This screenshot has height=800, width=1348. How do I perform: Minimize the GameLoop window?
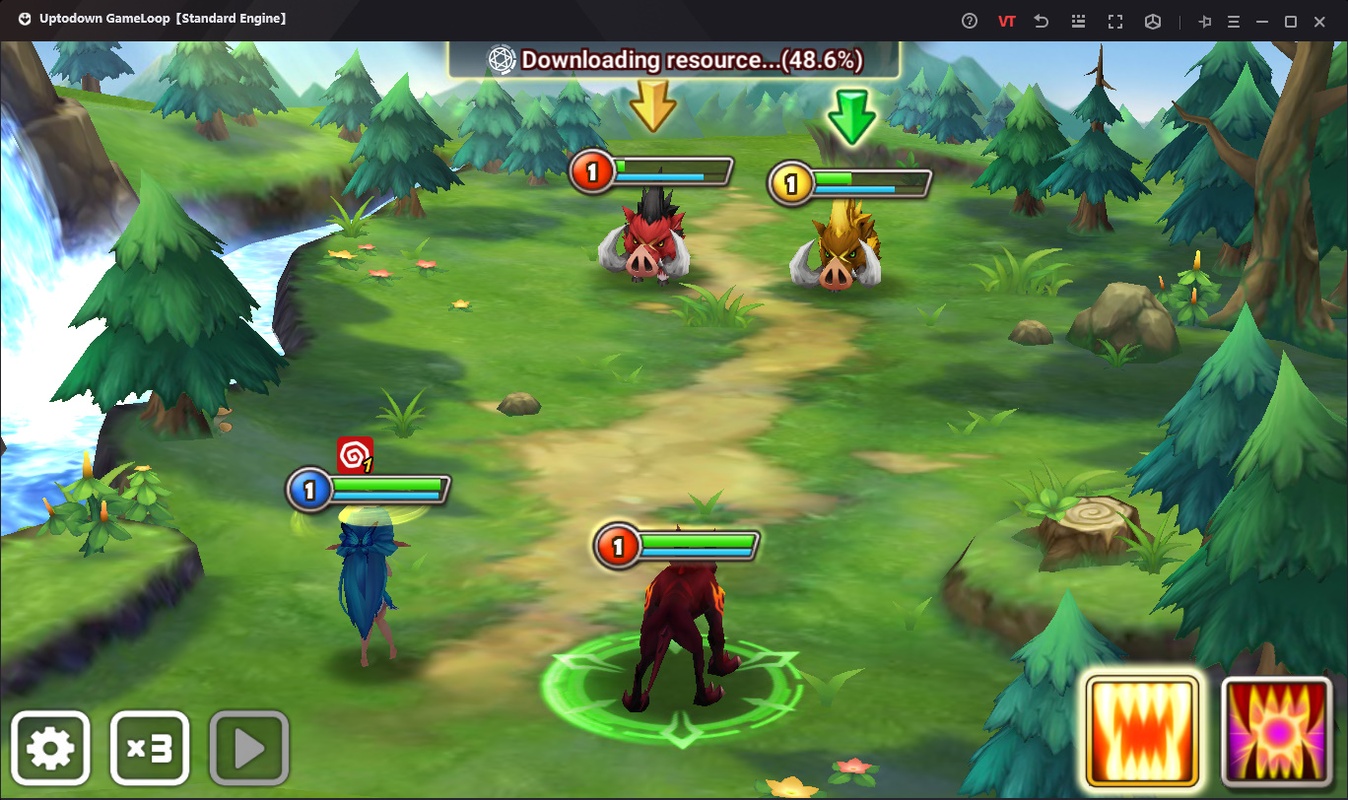tap(1263, 21)
